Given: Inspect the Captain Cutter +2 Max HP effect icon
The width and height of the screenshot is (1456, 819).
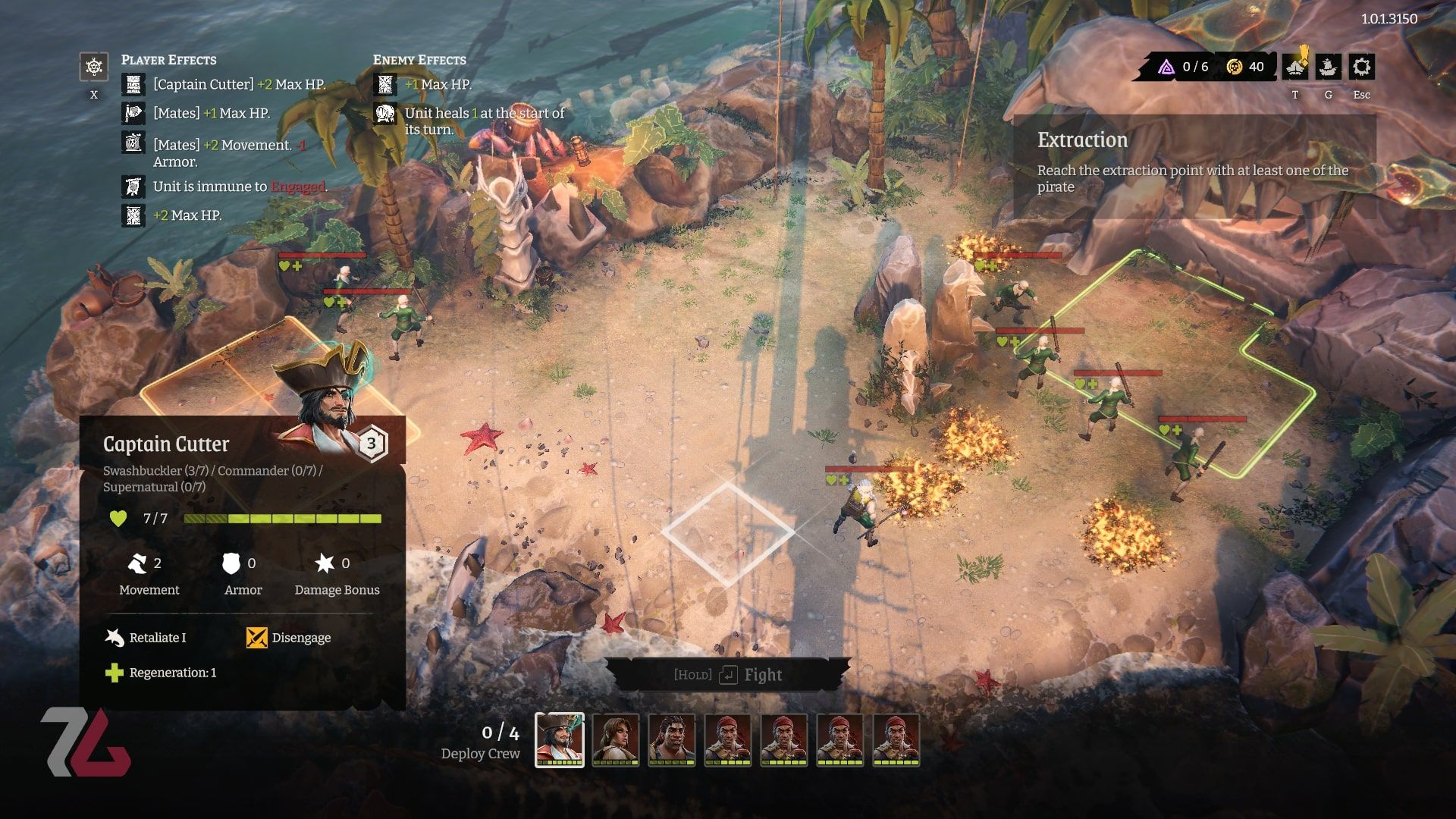Looking at the screenshot, I should (133, 84).
